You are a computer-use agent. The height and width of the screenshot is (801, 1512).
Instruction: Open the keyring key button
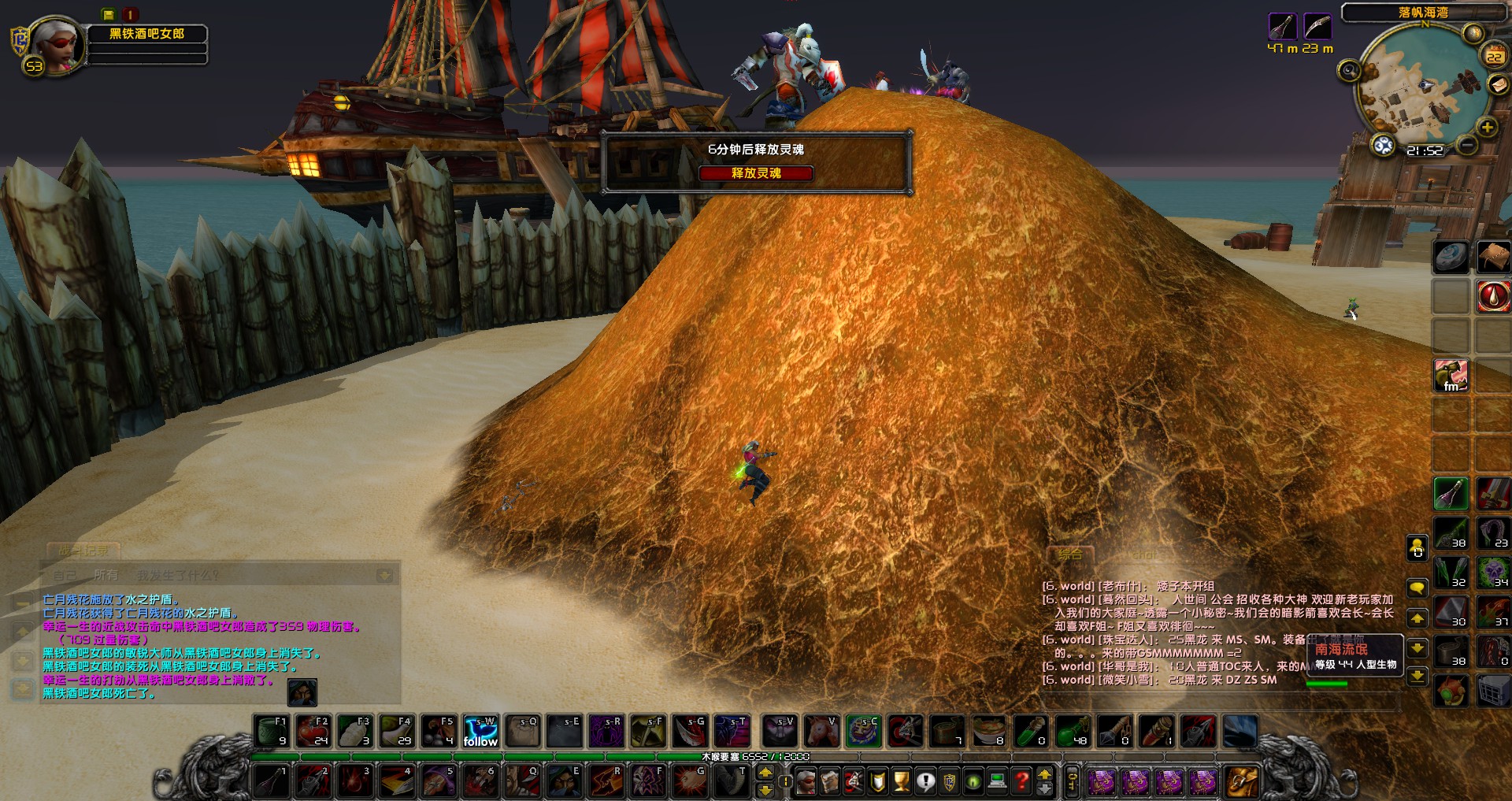coord(1072,781)
